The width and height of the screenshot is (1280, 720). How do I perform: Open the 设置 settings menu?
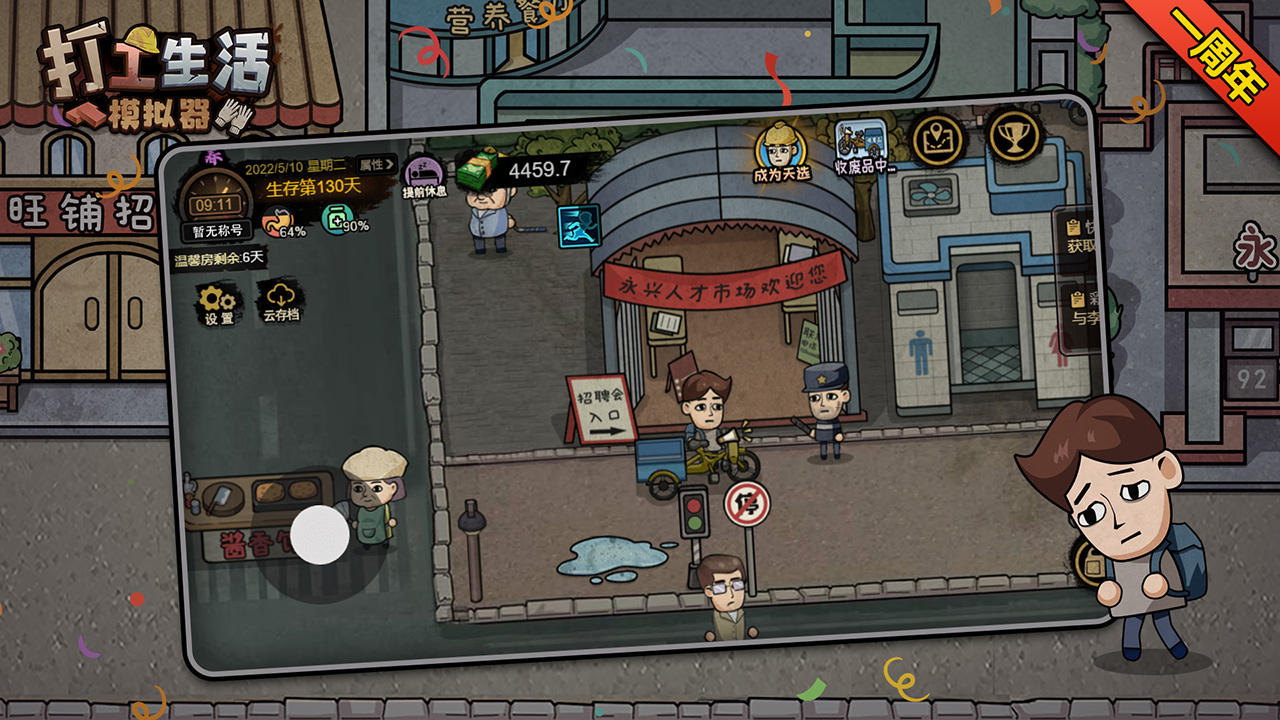[218, 304]
